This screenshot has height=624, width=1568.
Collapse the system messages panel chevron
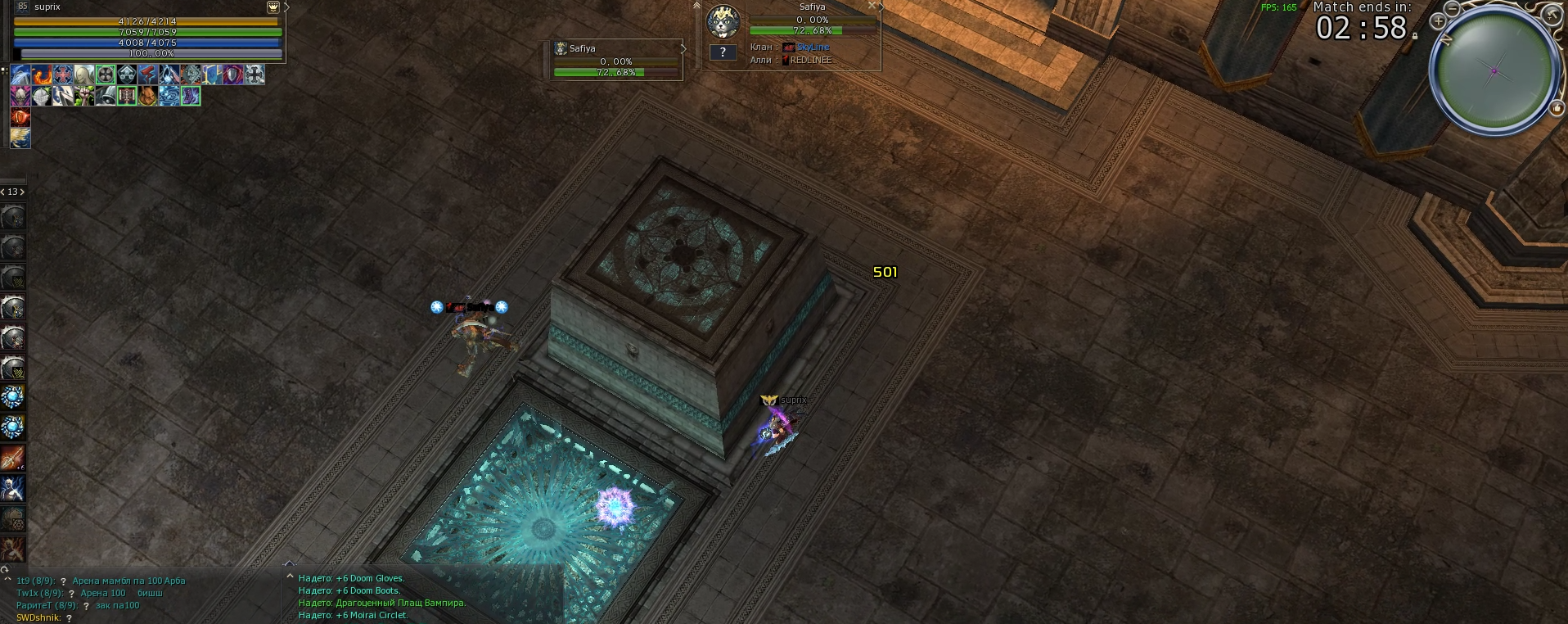290,577
